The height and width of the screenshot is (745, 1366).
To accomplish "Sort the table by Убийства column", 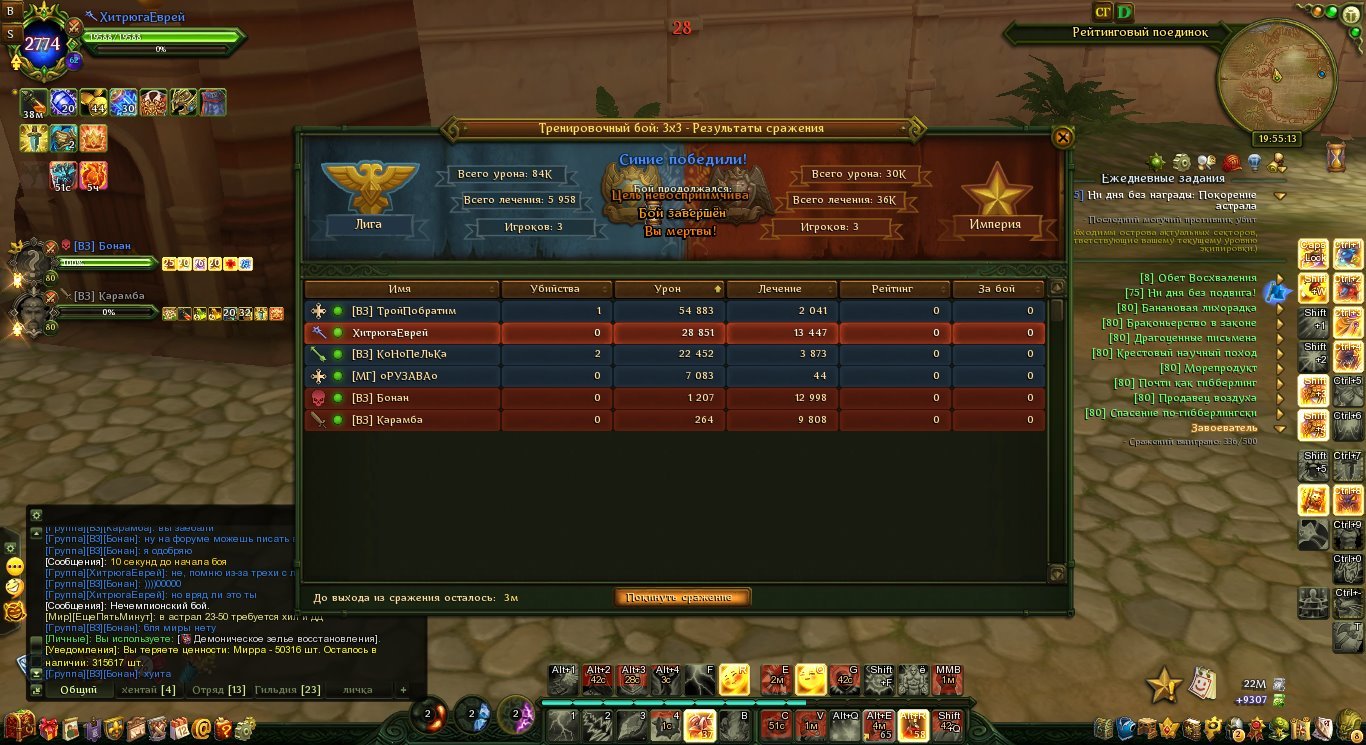I will 555,289.
